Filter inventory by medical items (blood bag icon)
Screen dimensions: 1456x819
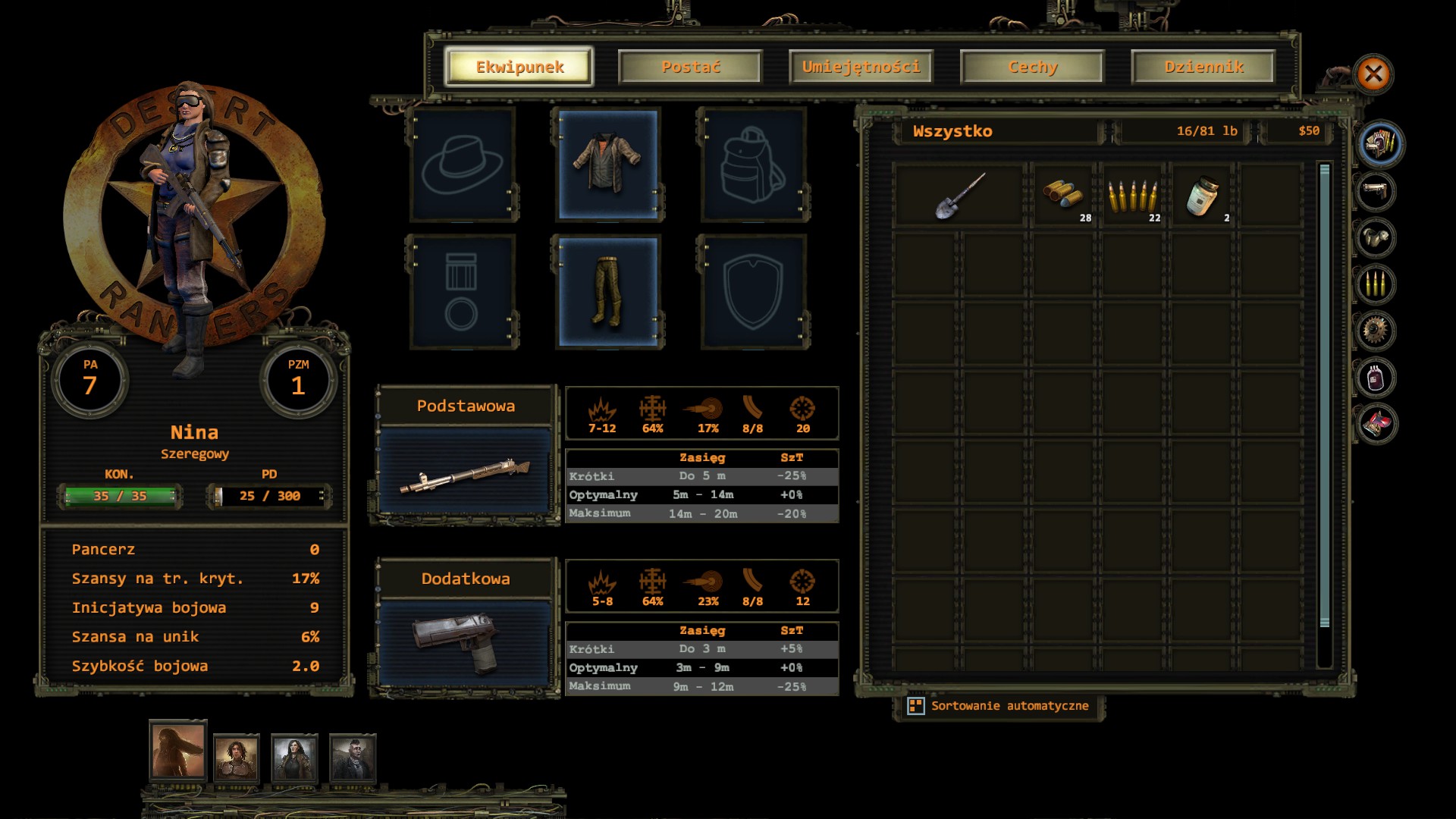[x=1376, y=378]
